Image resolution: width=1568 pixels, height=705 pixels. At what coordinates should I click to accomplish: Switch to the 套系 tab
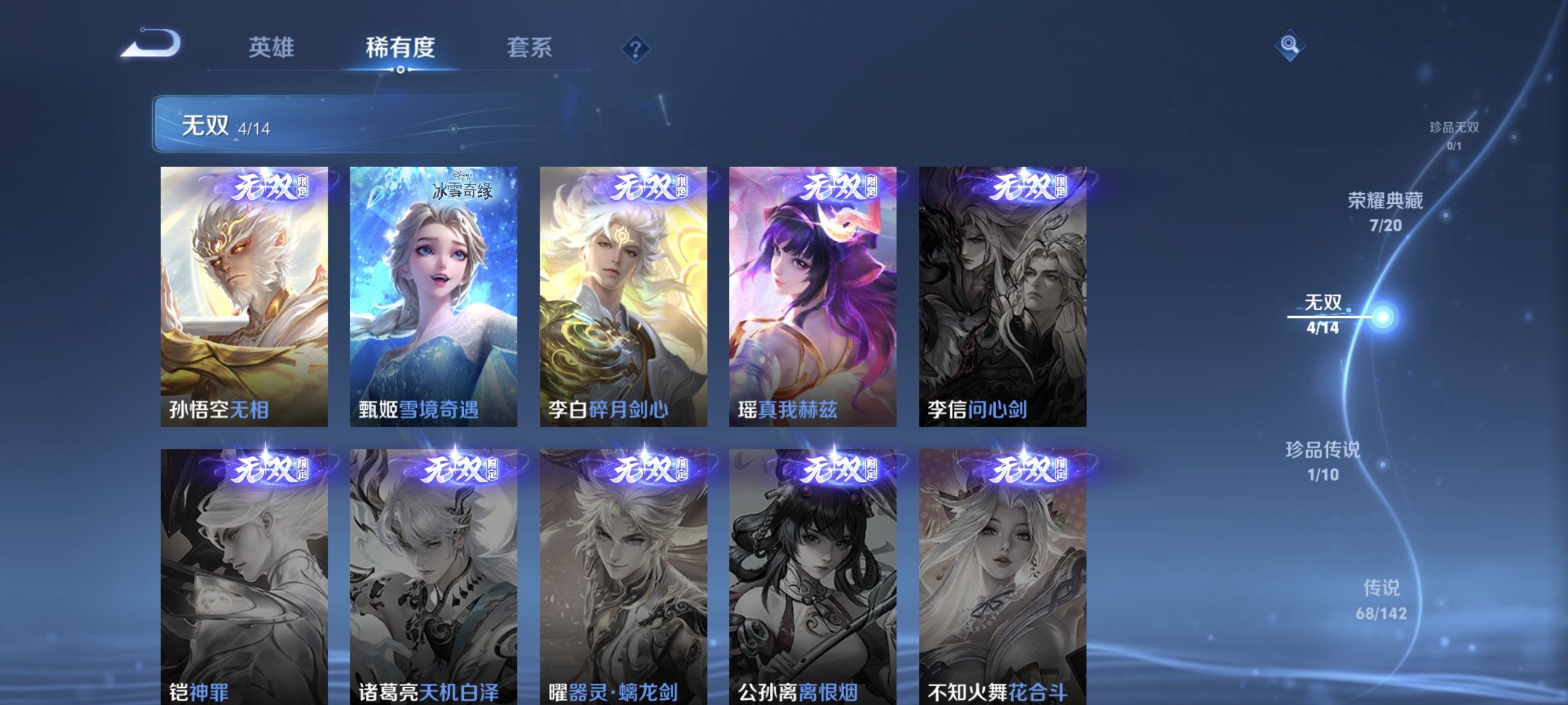(531, 49)
